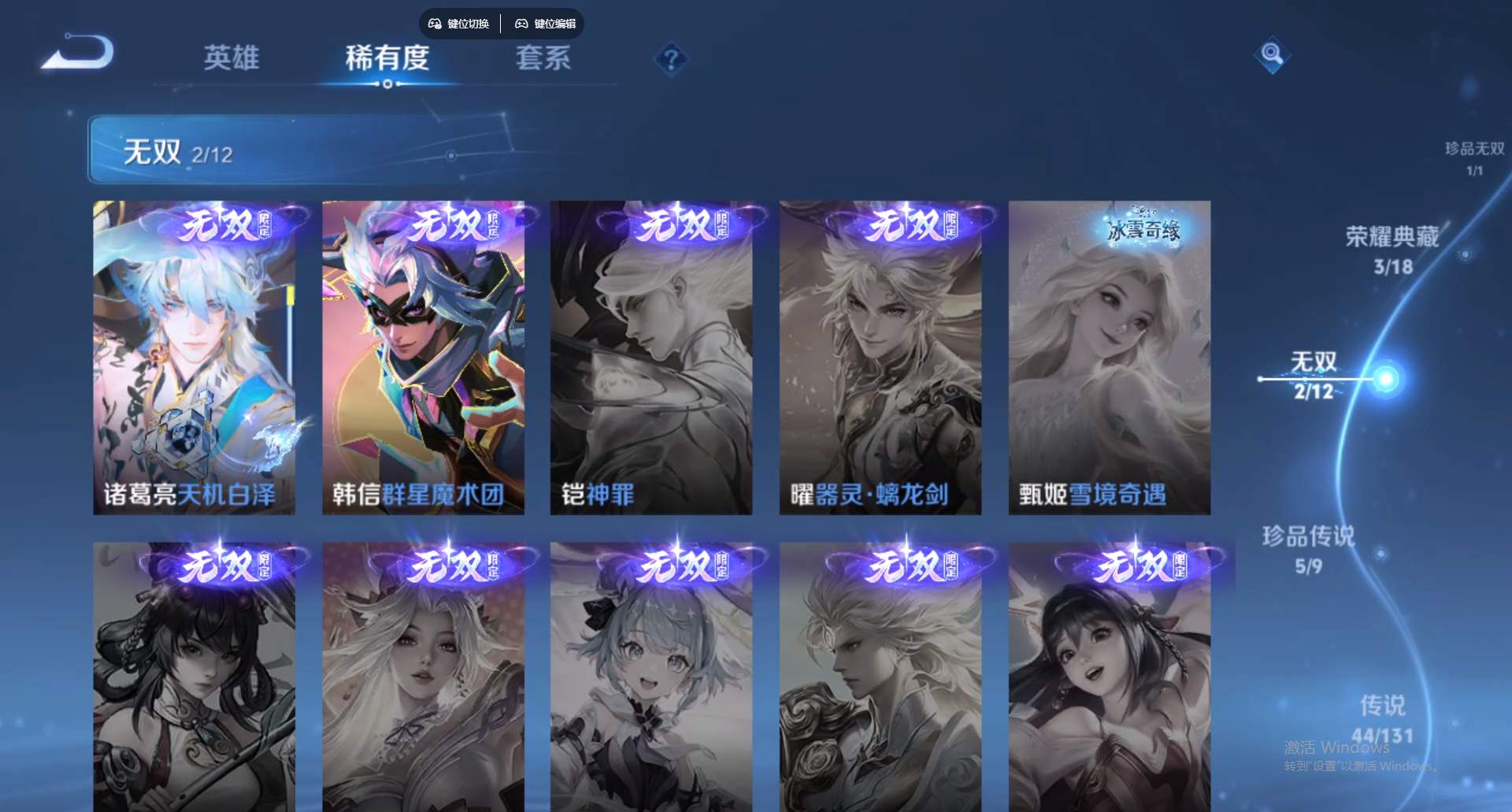Click the gamepad icon beside 键位编辑
Viewport: 1512px width, 812px height.
[x=521, y=24]
